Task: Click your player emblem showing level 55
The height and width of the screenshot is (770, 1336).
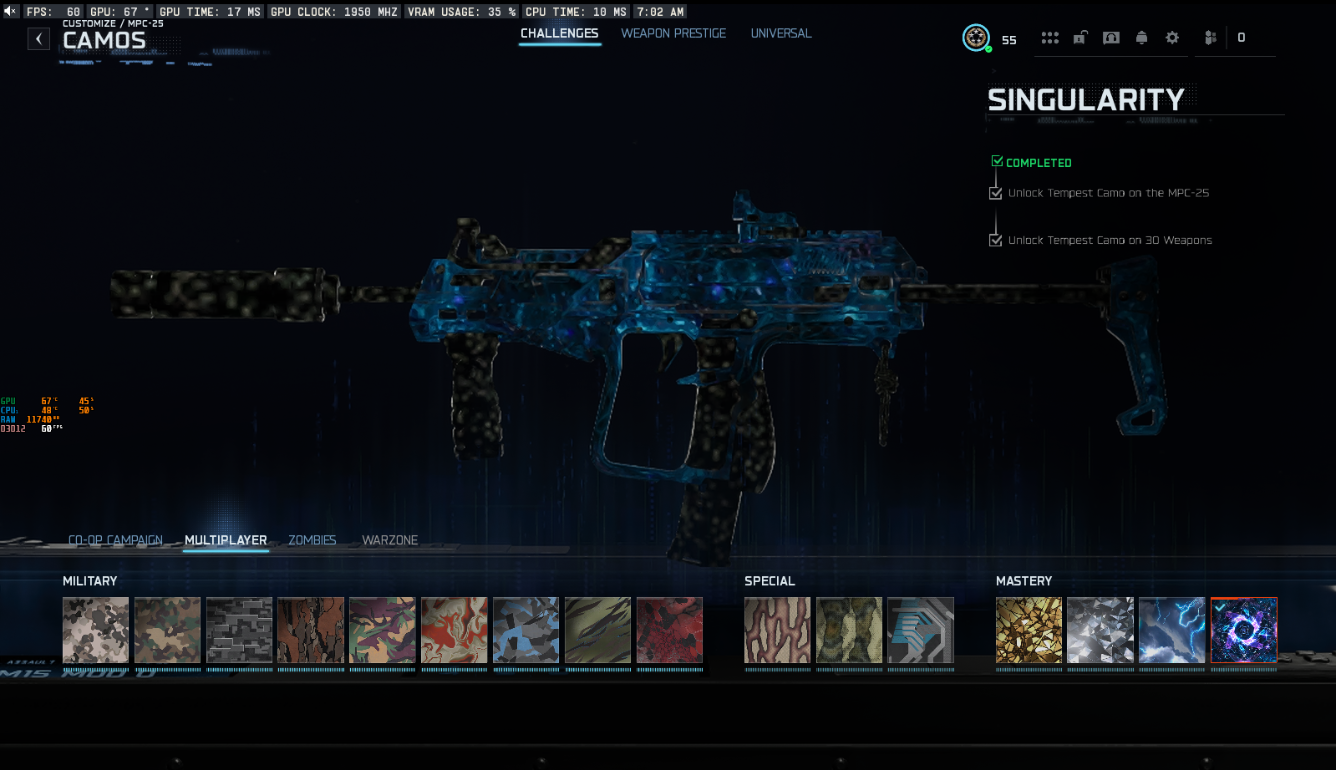Action: point(976,38)
